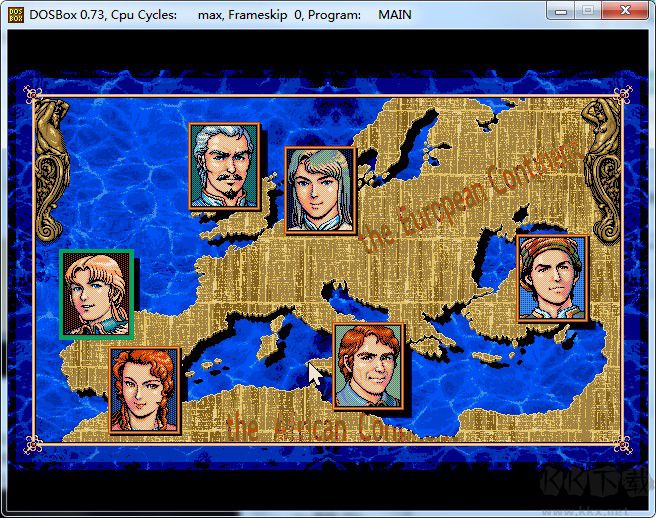Select the gray-haired mustached man portrait
The height and width of the screenshot is (518, 656).
click(x=224, y=166)
